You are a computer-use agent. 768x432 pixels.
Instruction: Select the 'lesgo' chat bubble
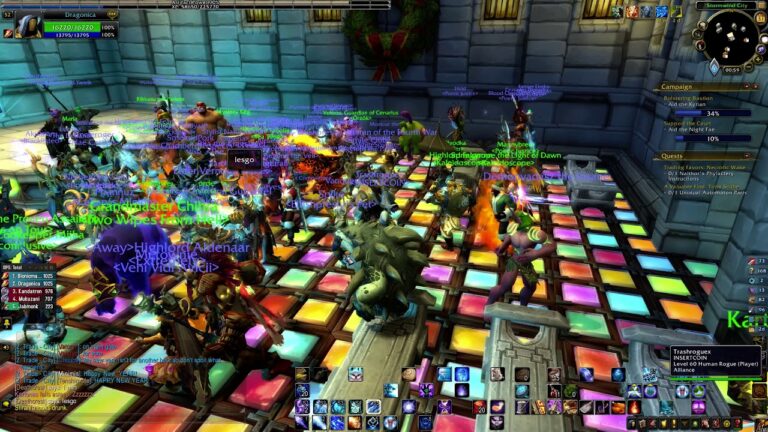click(x=244, y=159)
